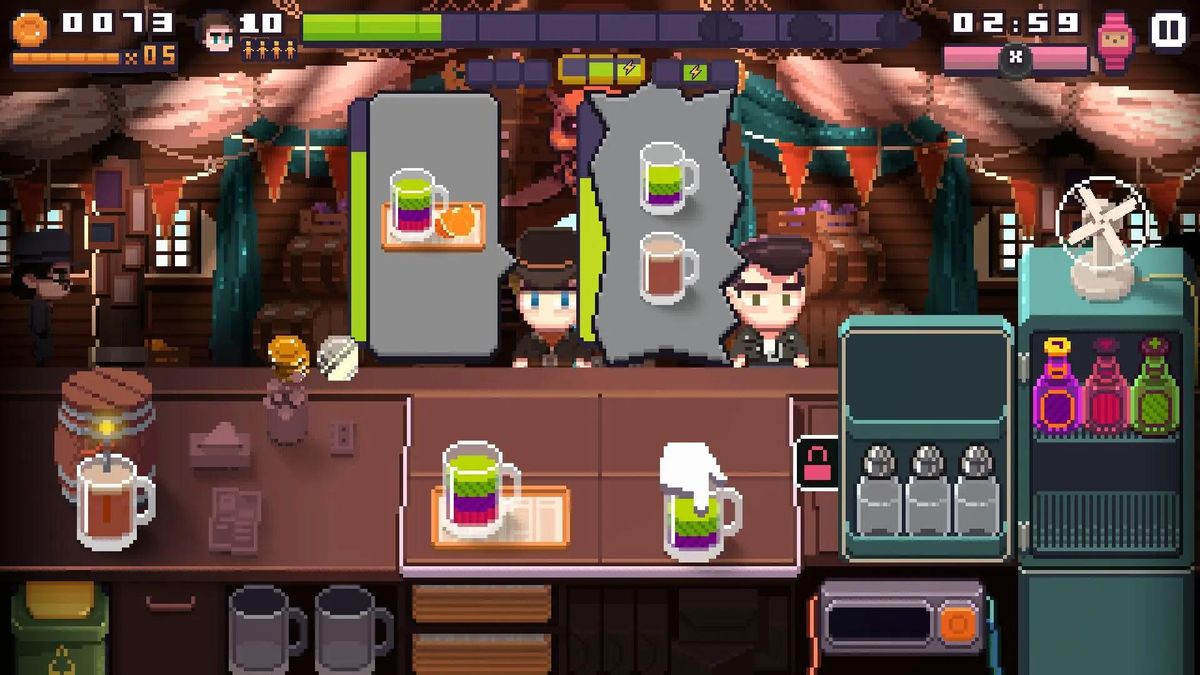Click the pink padlock icon
The image size is (1200, 675).
815,464
